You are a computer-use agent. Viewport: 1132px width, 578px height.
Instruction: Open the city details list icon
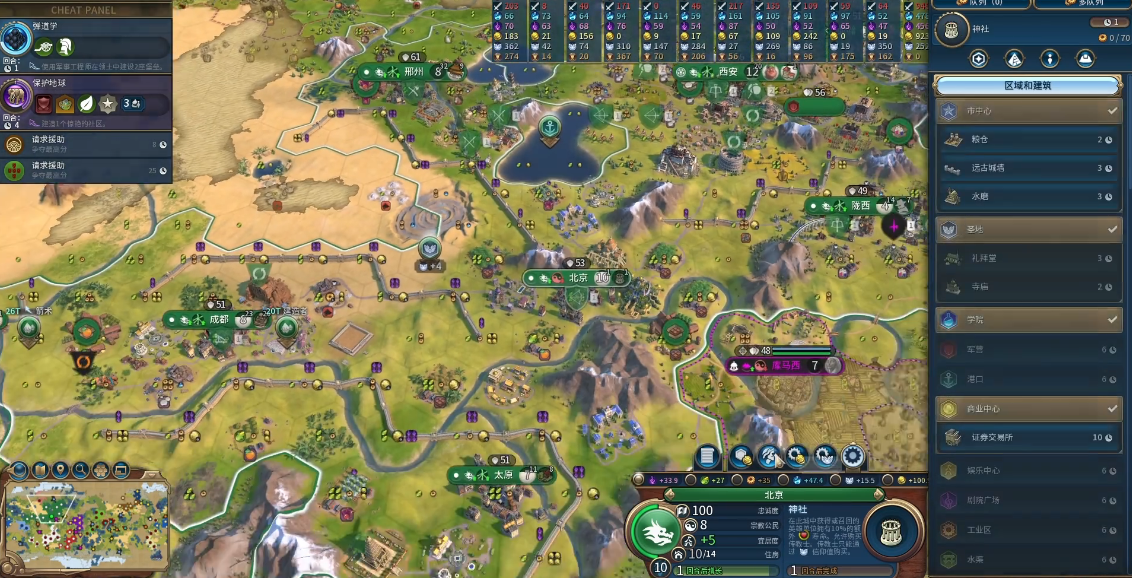(x=708, y=457)
